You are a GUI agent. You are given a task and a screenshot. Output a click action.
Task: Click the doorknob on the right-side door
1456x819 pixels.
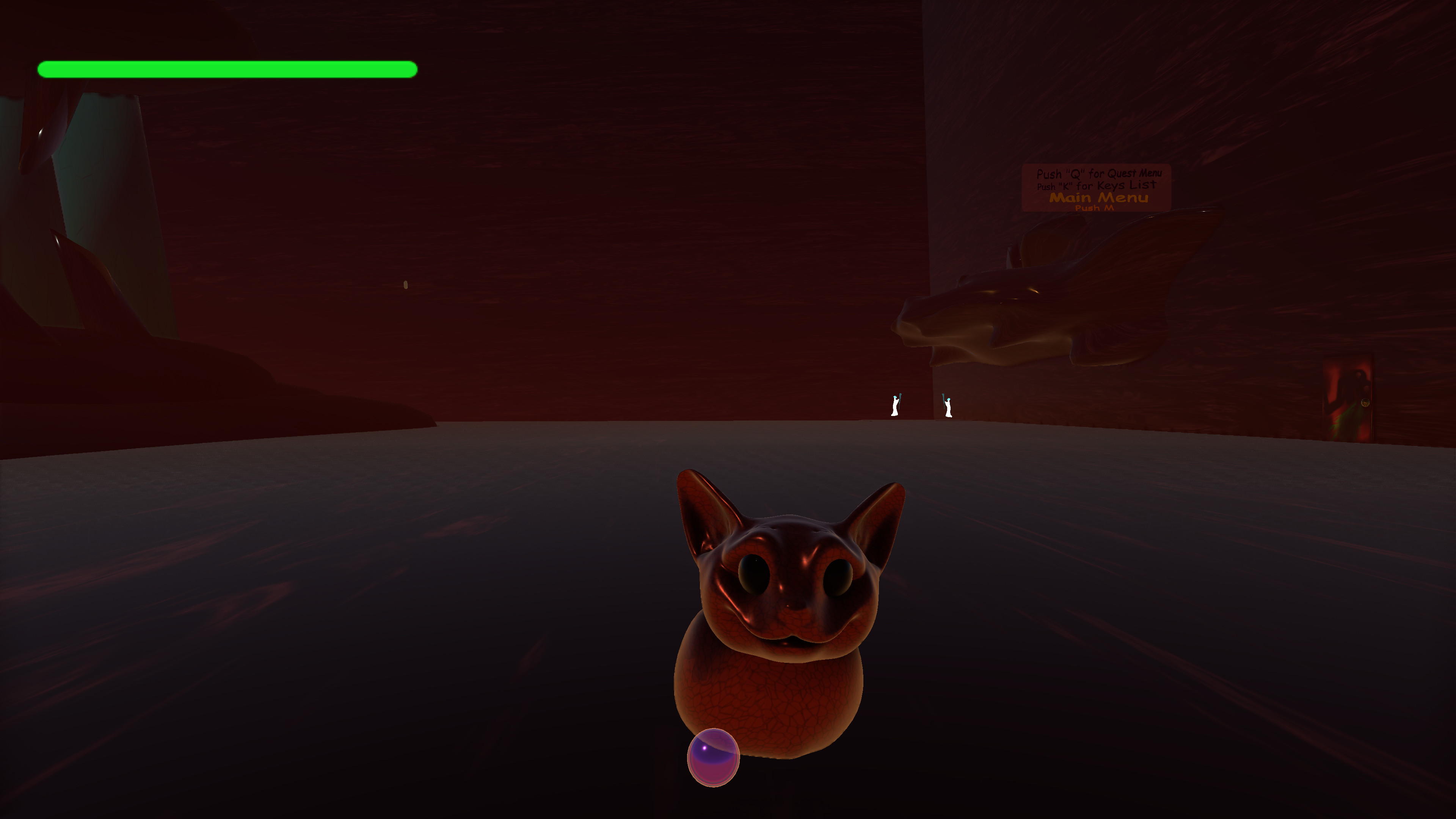click(1365, 403)
